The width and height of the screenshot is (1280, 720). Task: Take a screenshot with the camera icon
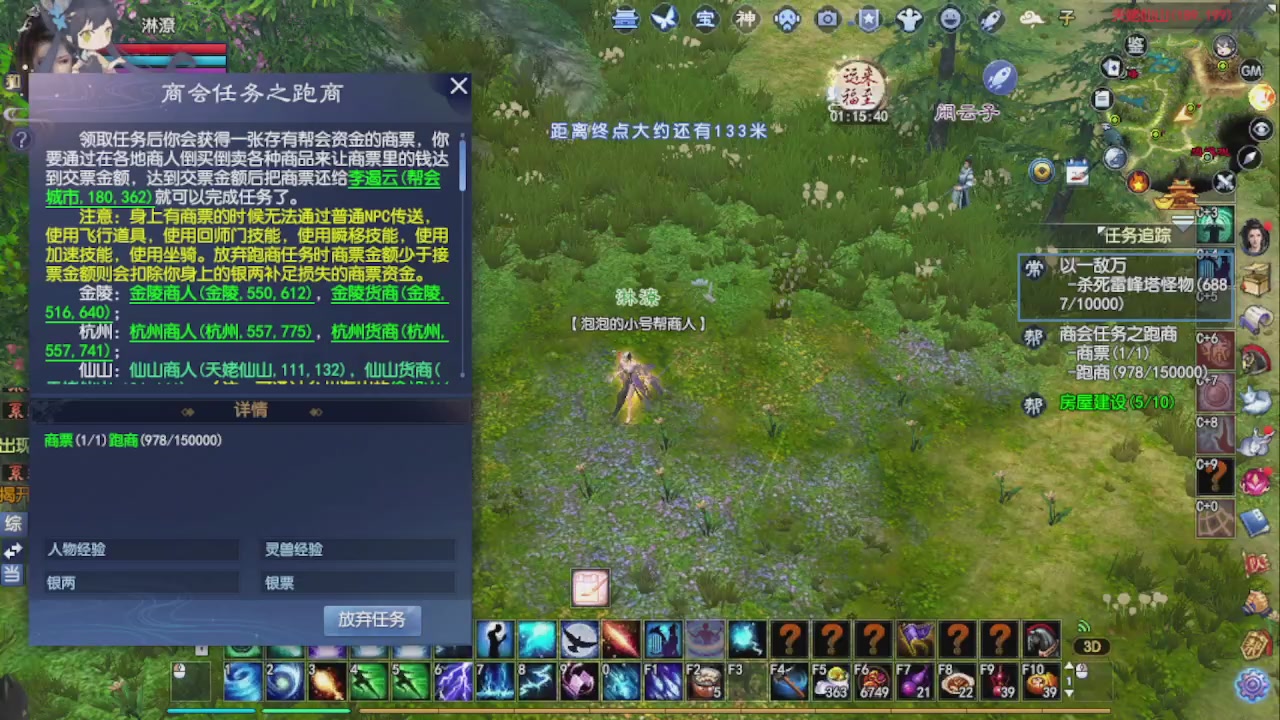[828, 19]
